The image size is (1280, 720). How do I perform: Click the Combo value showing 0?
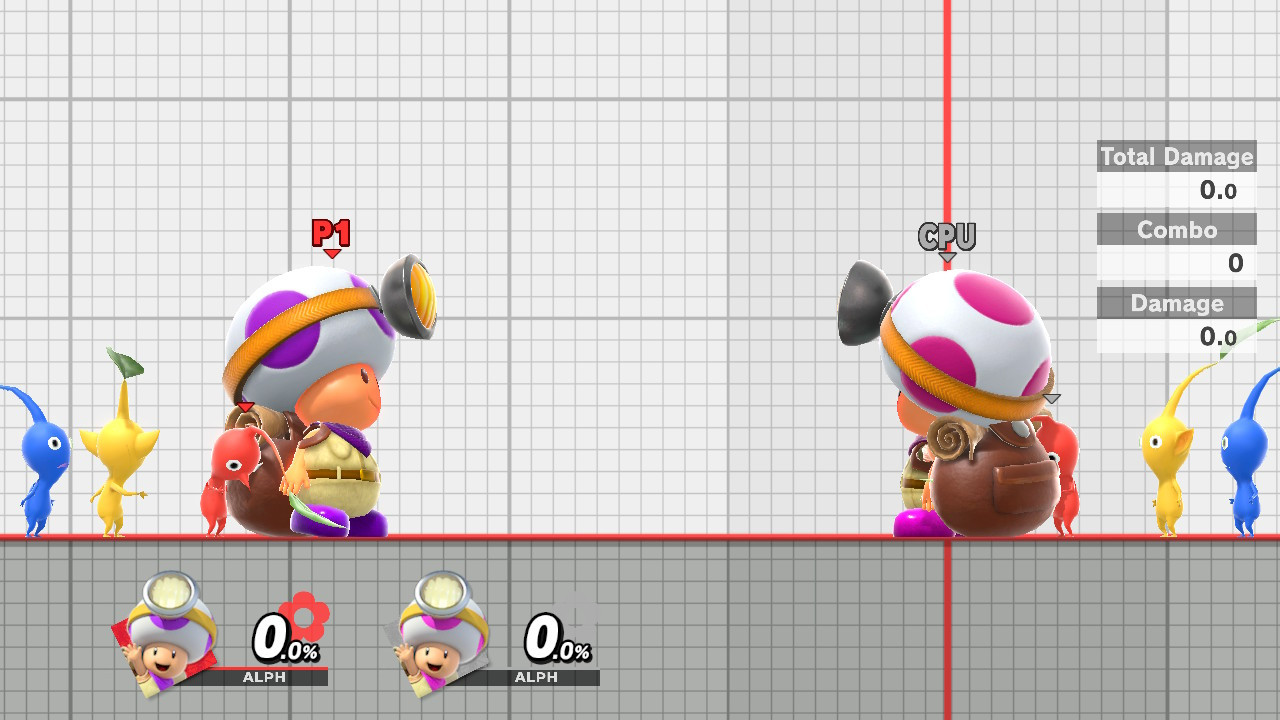tap(1235, 263)
